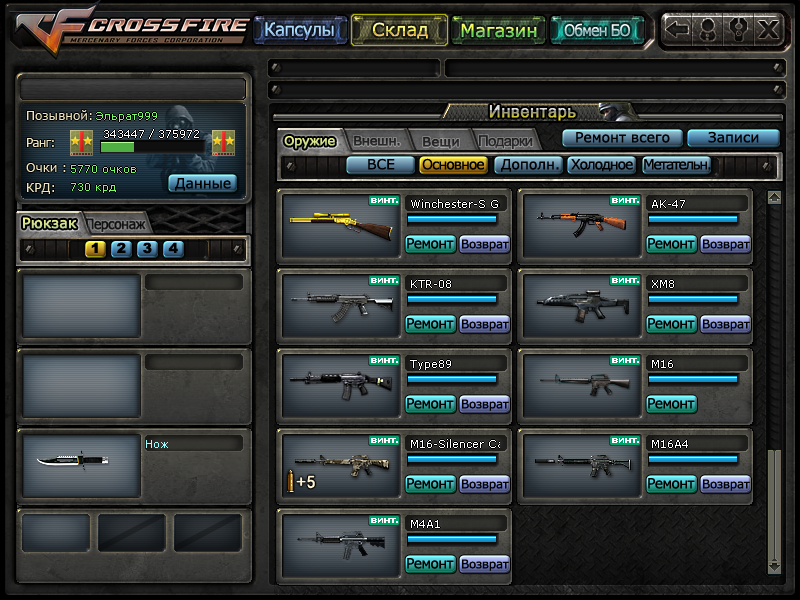Viewport: 800px width, 600px height.
Task: Repair the AK-47 with Ремонт
Action: [671, 244]
